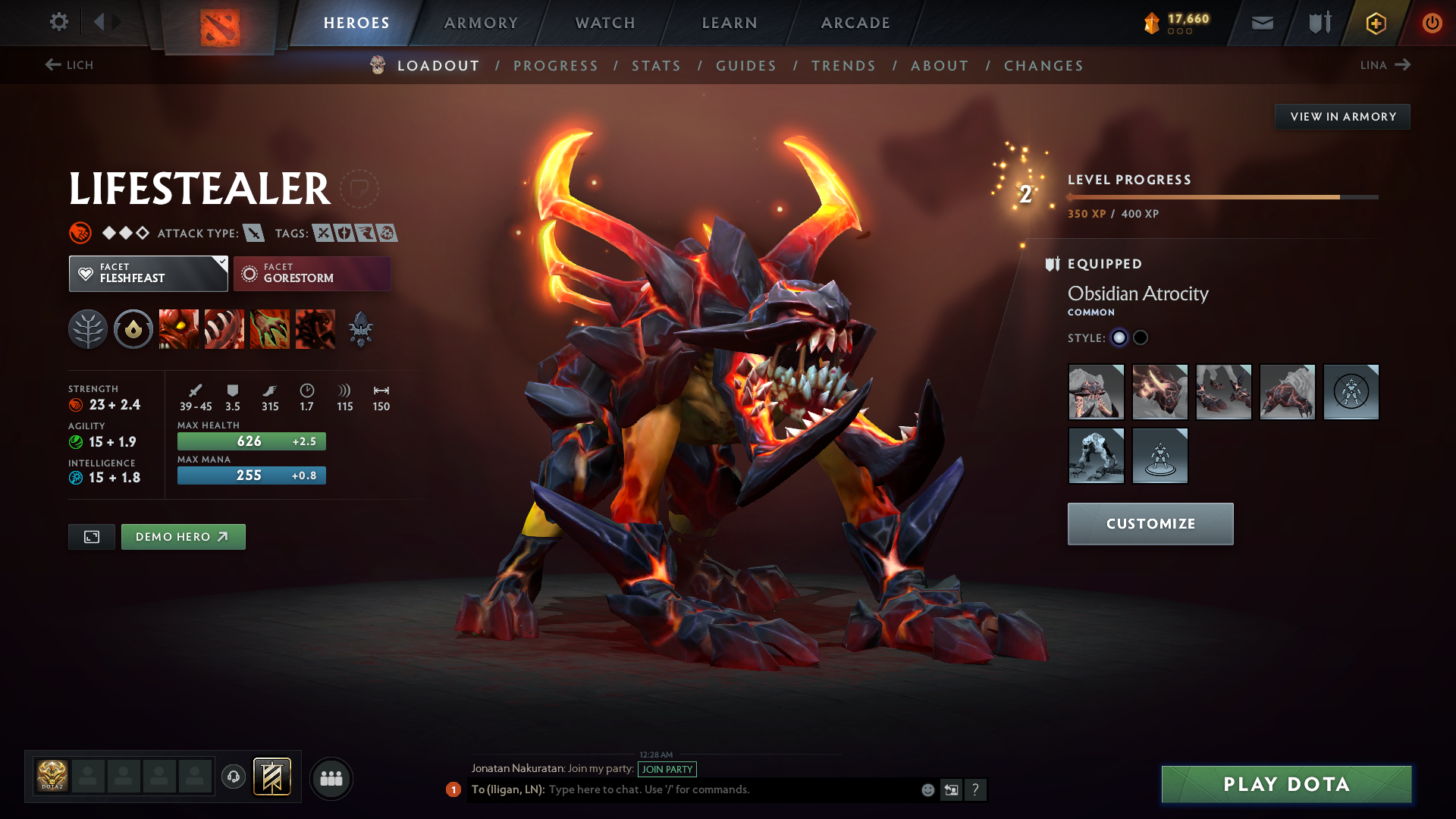Open the Guides section
Image resolution: width=1456 pixels, height=819 pixels.
pyautogui.click(x=746, y=66)
